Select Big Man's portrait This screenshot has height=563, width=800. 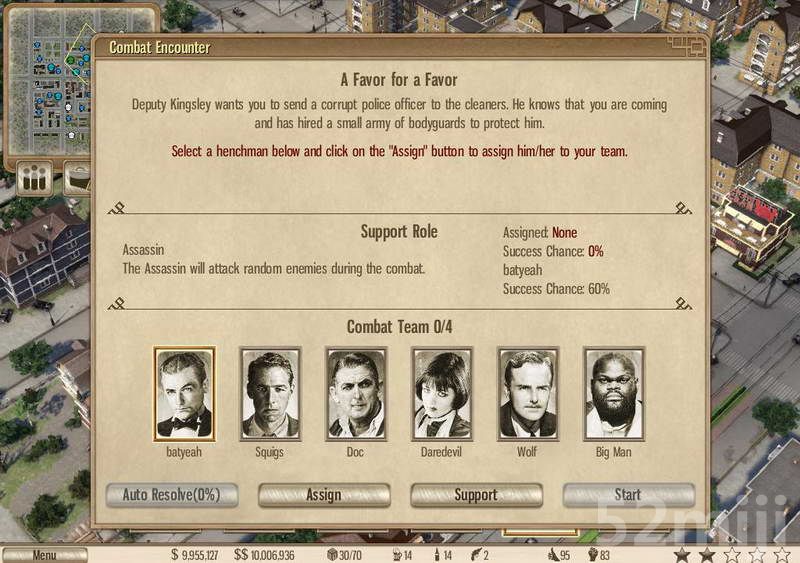coord(614,394)
